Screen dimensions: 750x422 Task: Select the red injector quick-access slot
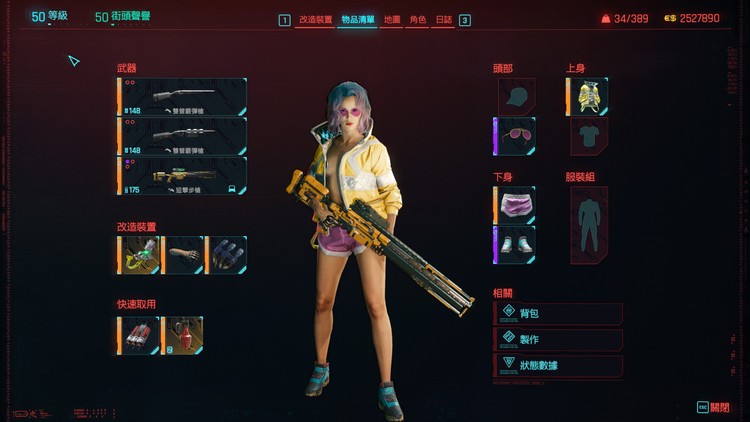(139, 336)
